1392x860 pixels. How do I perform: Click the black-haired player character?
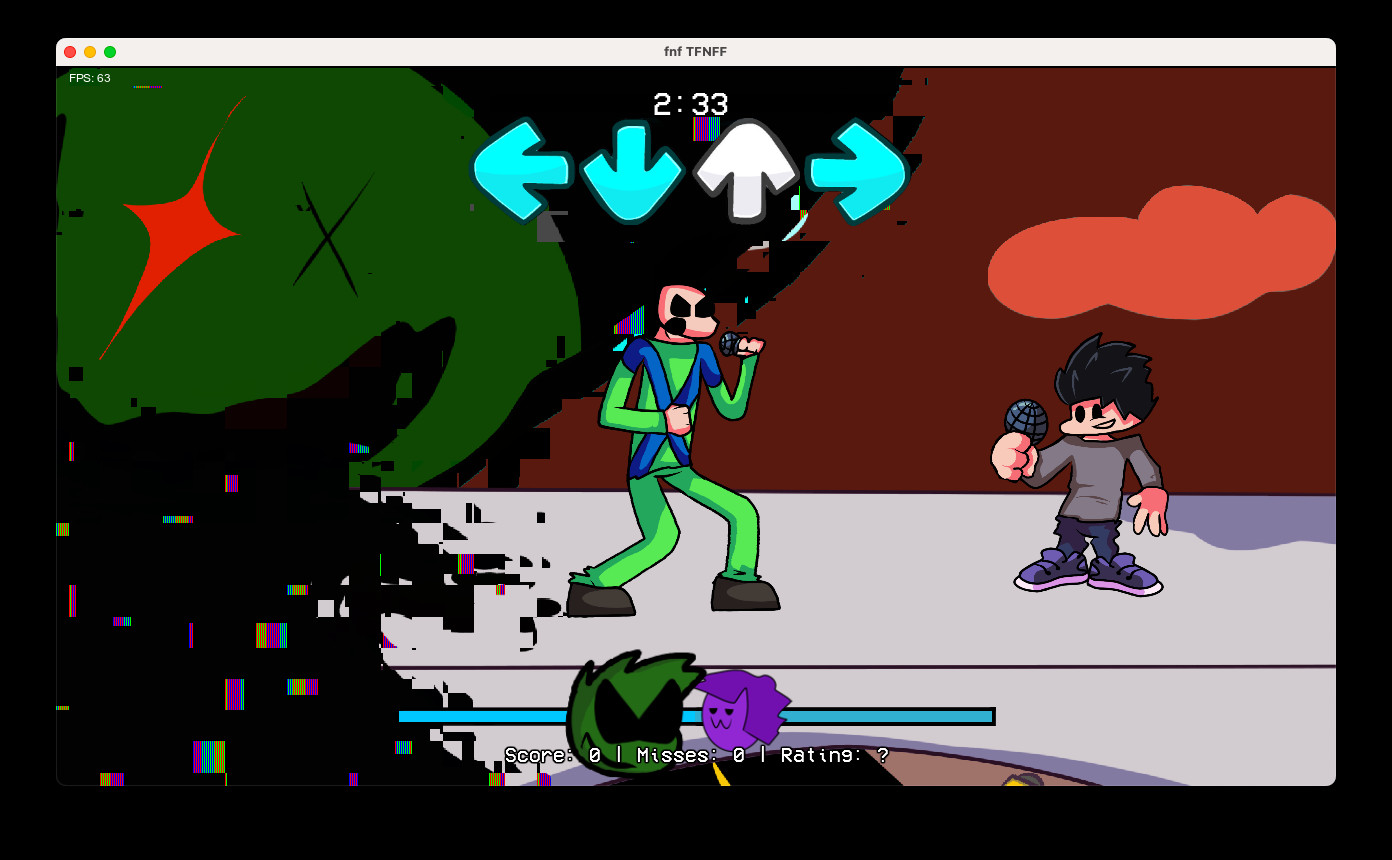coord(1090,460)
